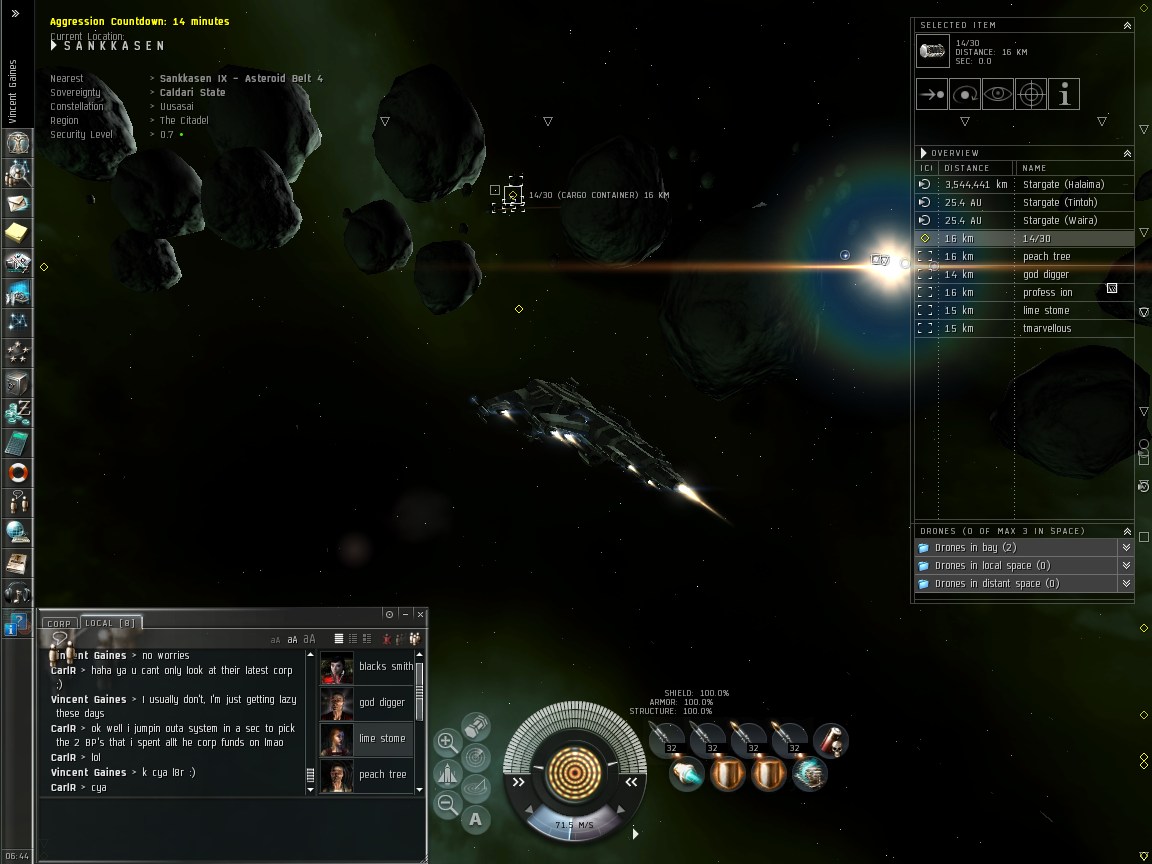
Task: Switch to the Corp chat tab
Action: pos(60,623)
